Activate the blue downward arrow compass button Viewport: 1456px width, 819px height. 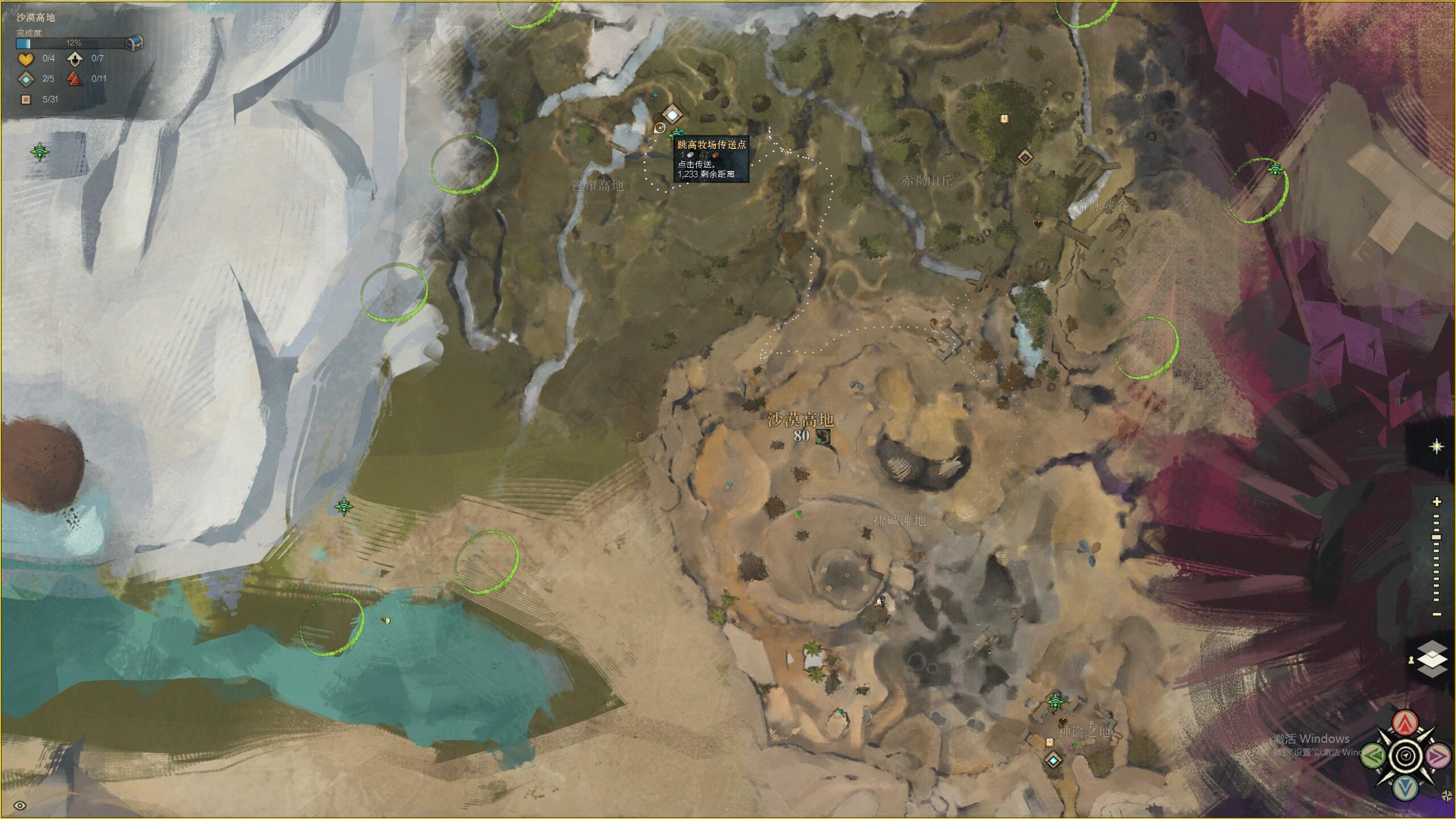click(x=1405, y=788)
